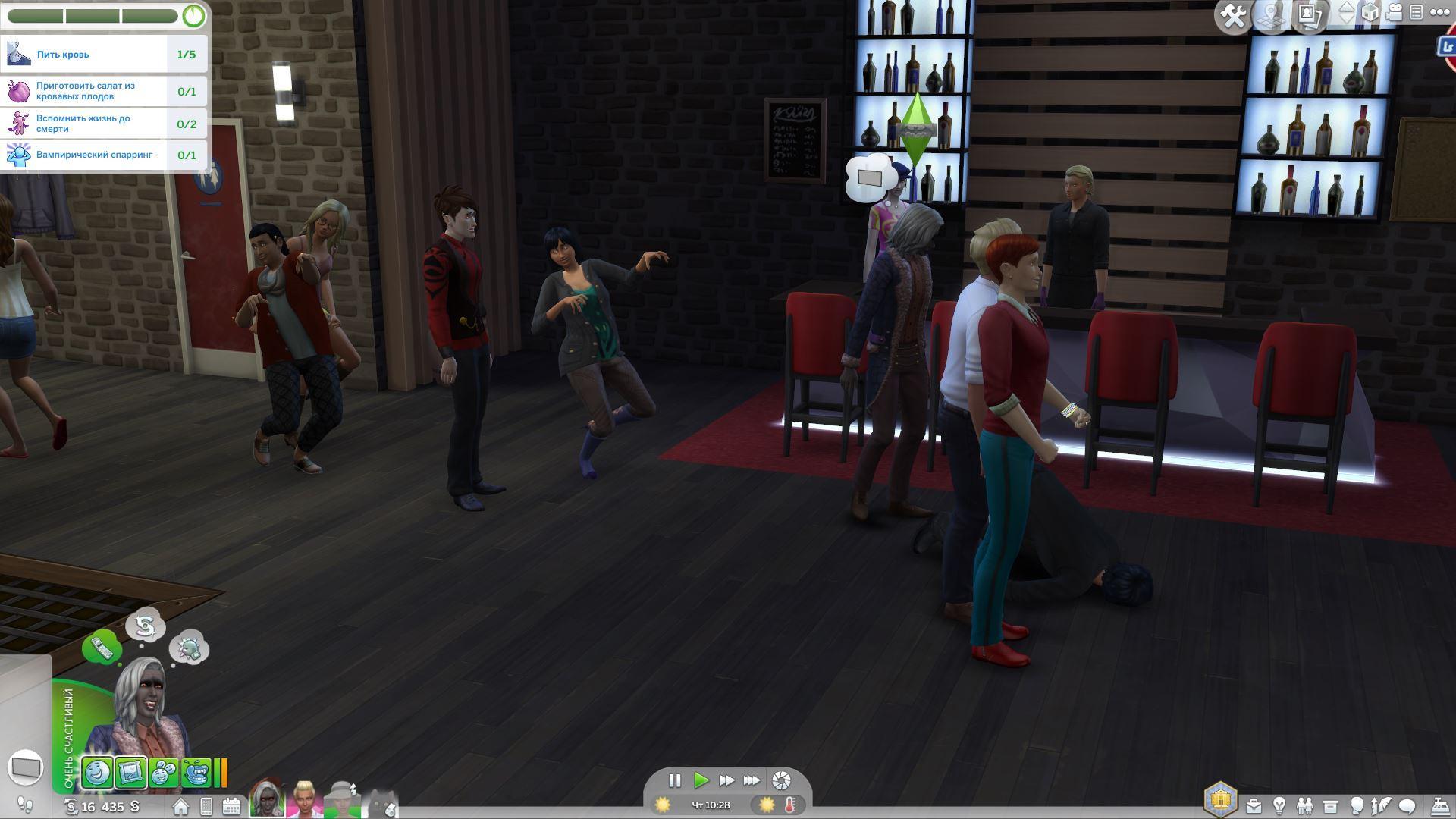Open the Relationships panel
Image resolution: width=1456 pixels, height=819 pixels.
pos(1304,806)
